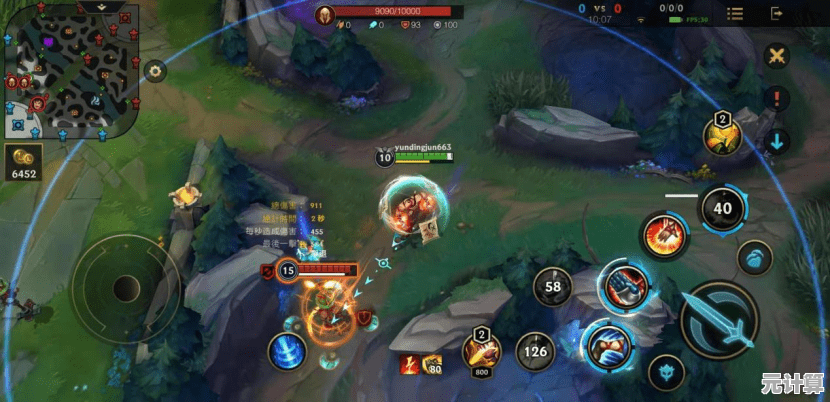Use the summoner spell on 126 cooldown
This screenshot has height=402, width=830.
click(536, 351)
